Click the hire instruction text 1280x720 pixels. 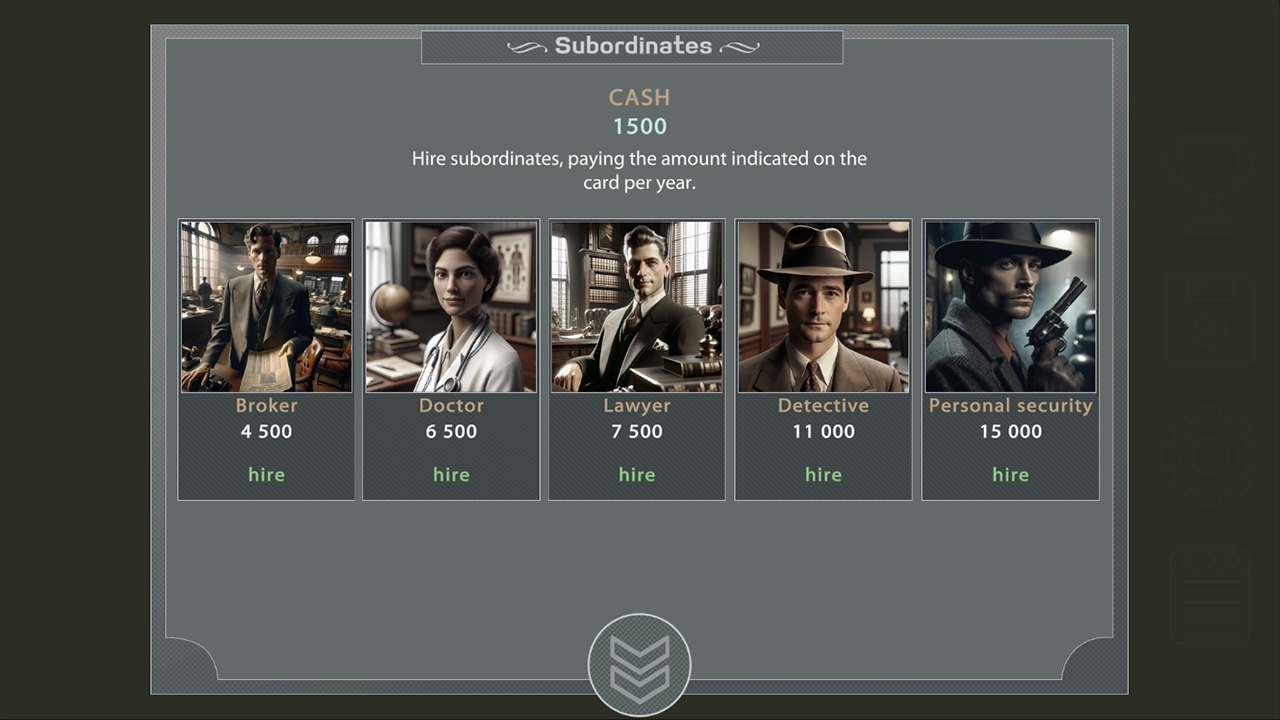pos(639,170)
